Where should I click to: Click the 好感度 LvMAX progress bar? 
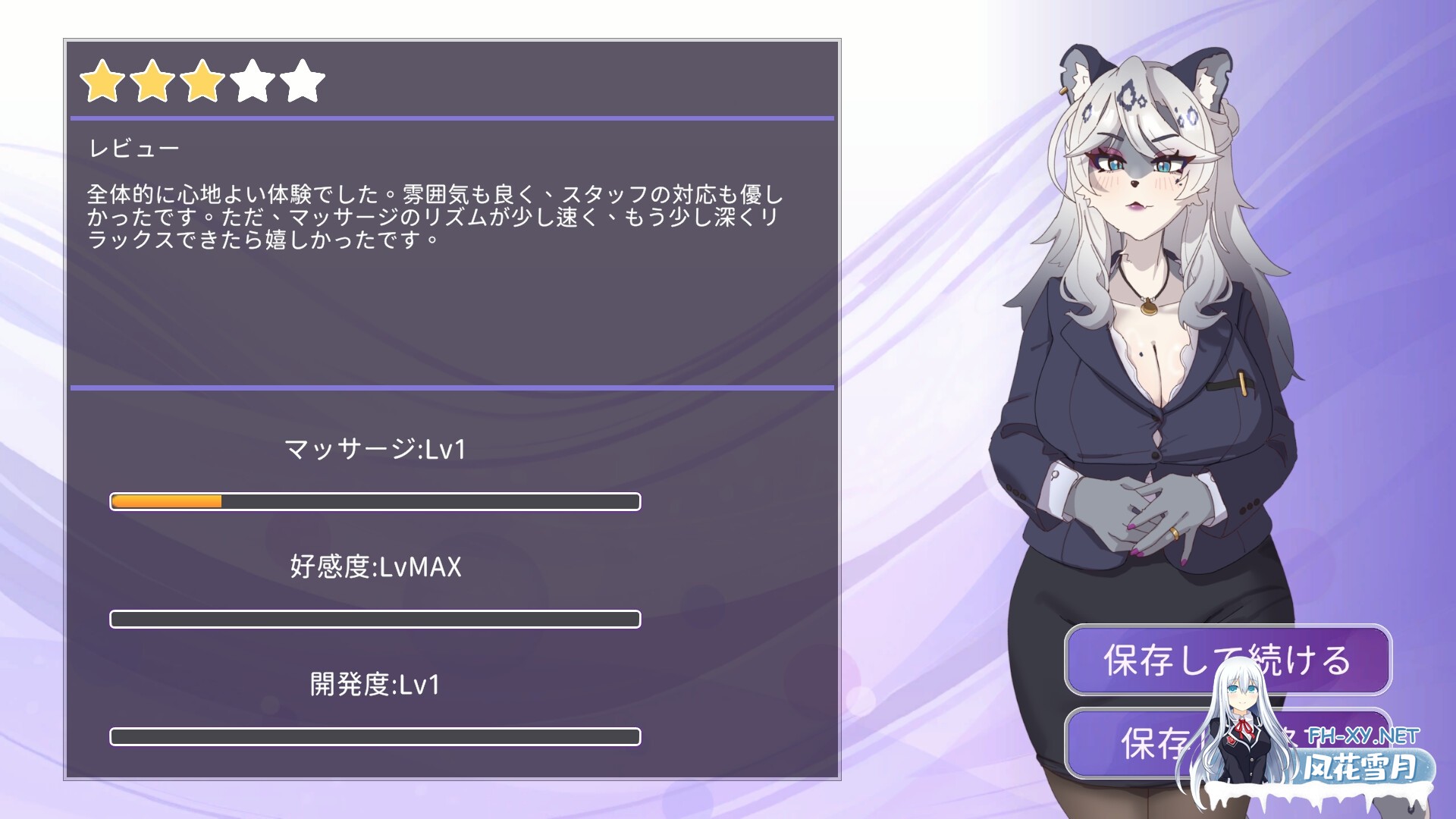[375, 619]
